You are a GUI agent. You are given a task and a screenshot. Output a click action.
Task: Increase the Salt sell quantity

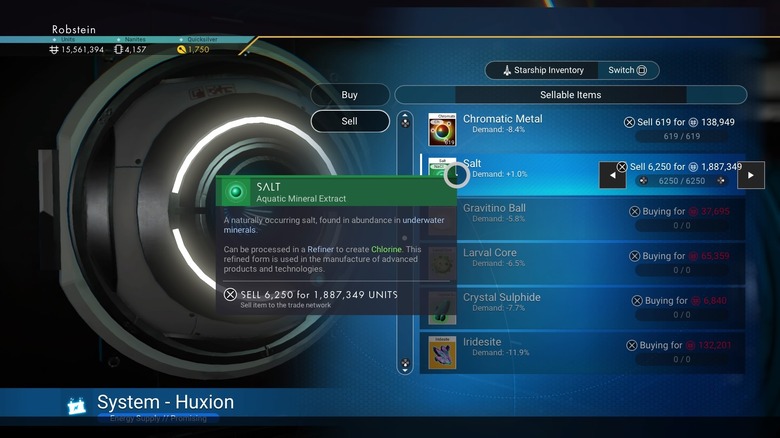[751, 175]
